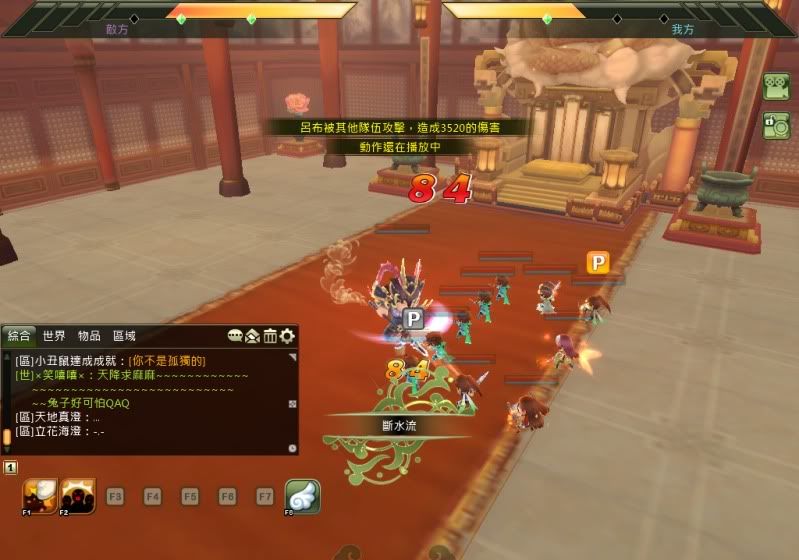
Task: Click the green camera icon button
Action: [x=775, y=126]
